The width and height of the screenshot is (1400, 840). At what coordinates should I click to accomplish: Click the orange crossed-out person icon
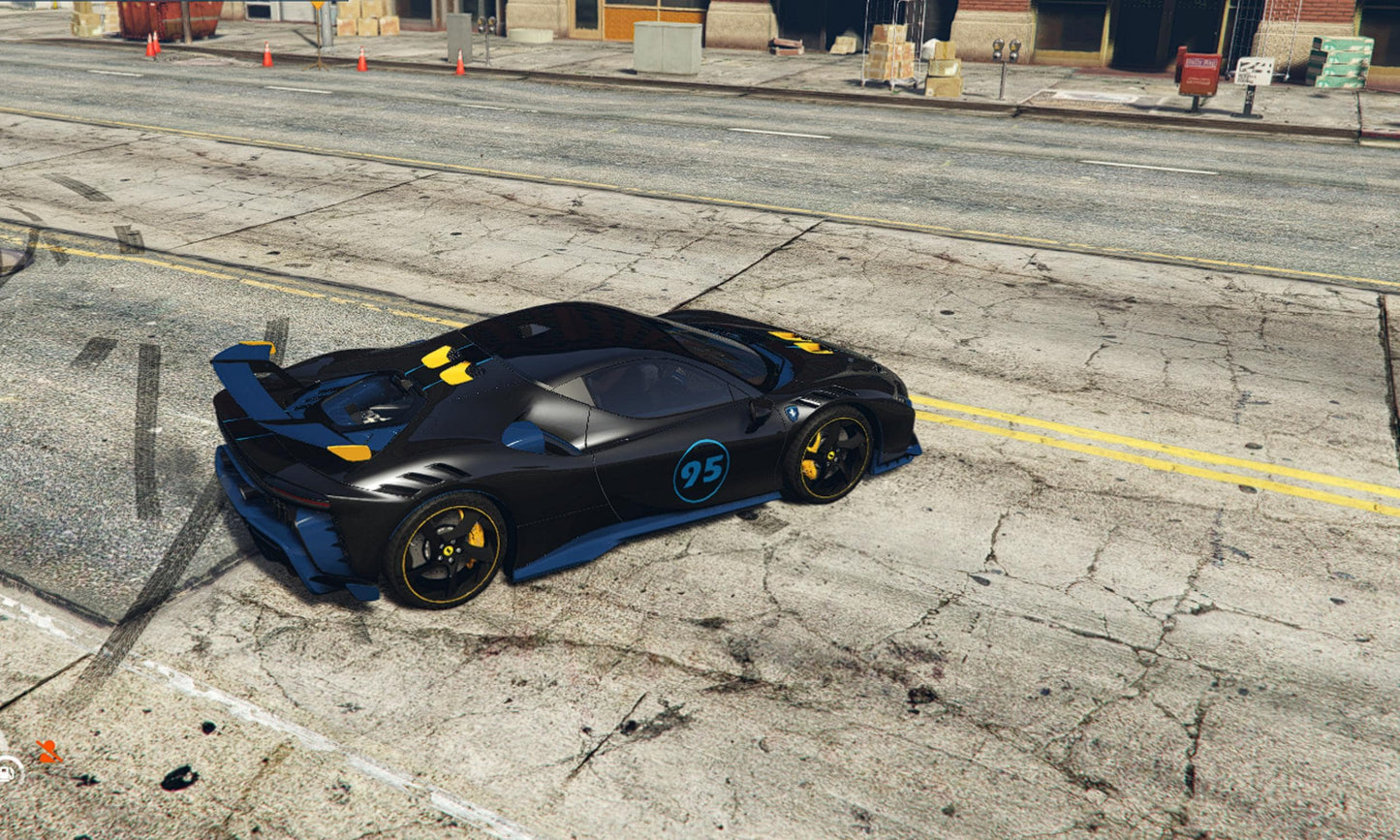pos(47,751)
